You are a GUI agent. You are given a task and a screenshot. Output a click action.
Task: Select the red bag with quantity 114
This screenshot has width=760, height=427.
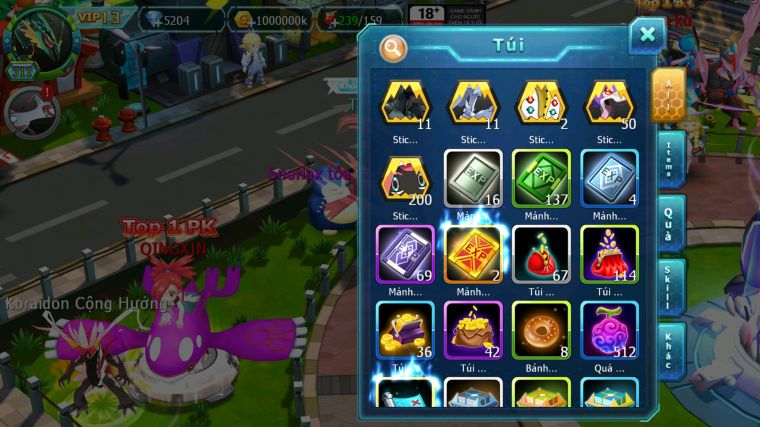(x=609, y=254)
